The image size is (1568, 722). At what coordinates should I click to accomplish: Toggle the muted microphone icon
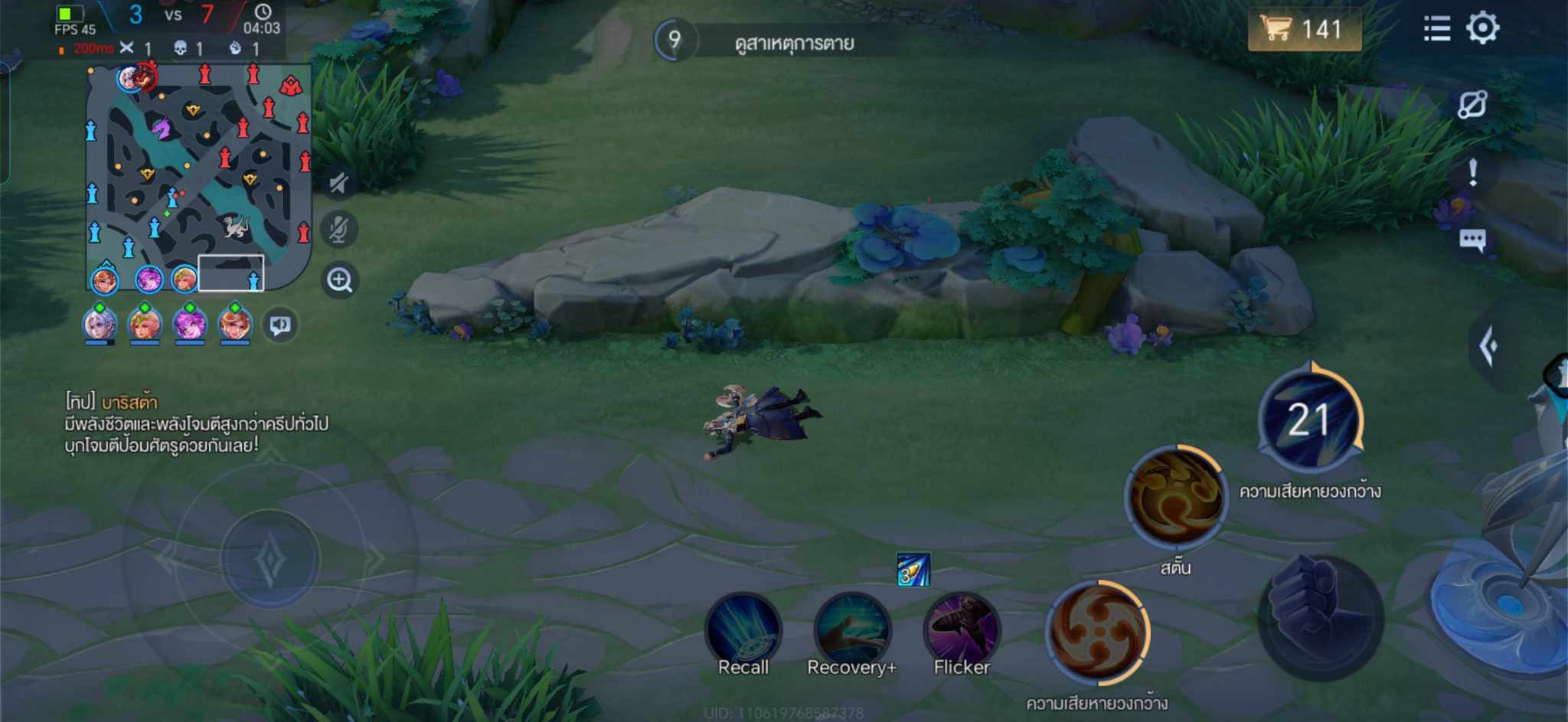[338, 229]
